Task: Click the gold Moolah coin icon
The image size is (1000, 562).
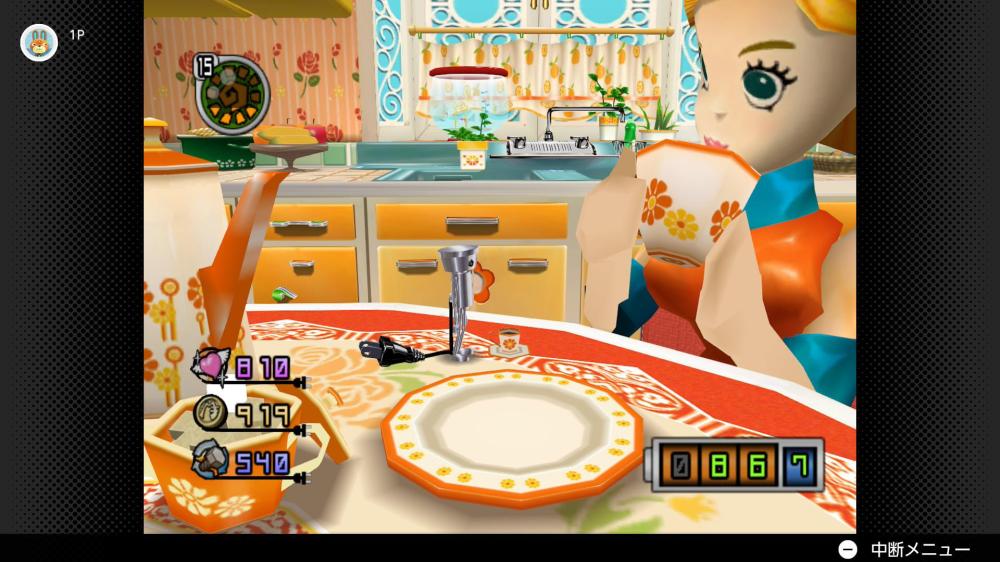Action: point(211,411)
